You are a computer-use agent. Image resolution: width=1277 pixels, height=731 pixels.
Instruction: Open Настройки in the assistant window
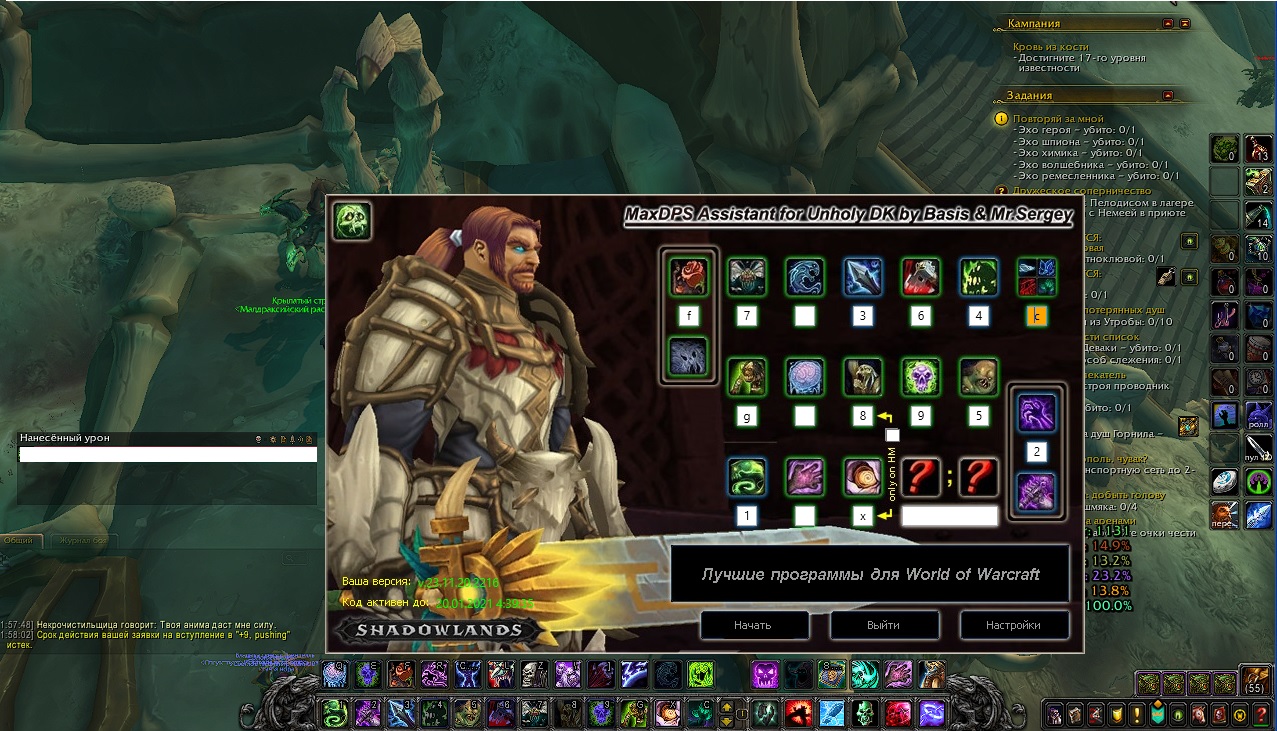click(1014, 625)
